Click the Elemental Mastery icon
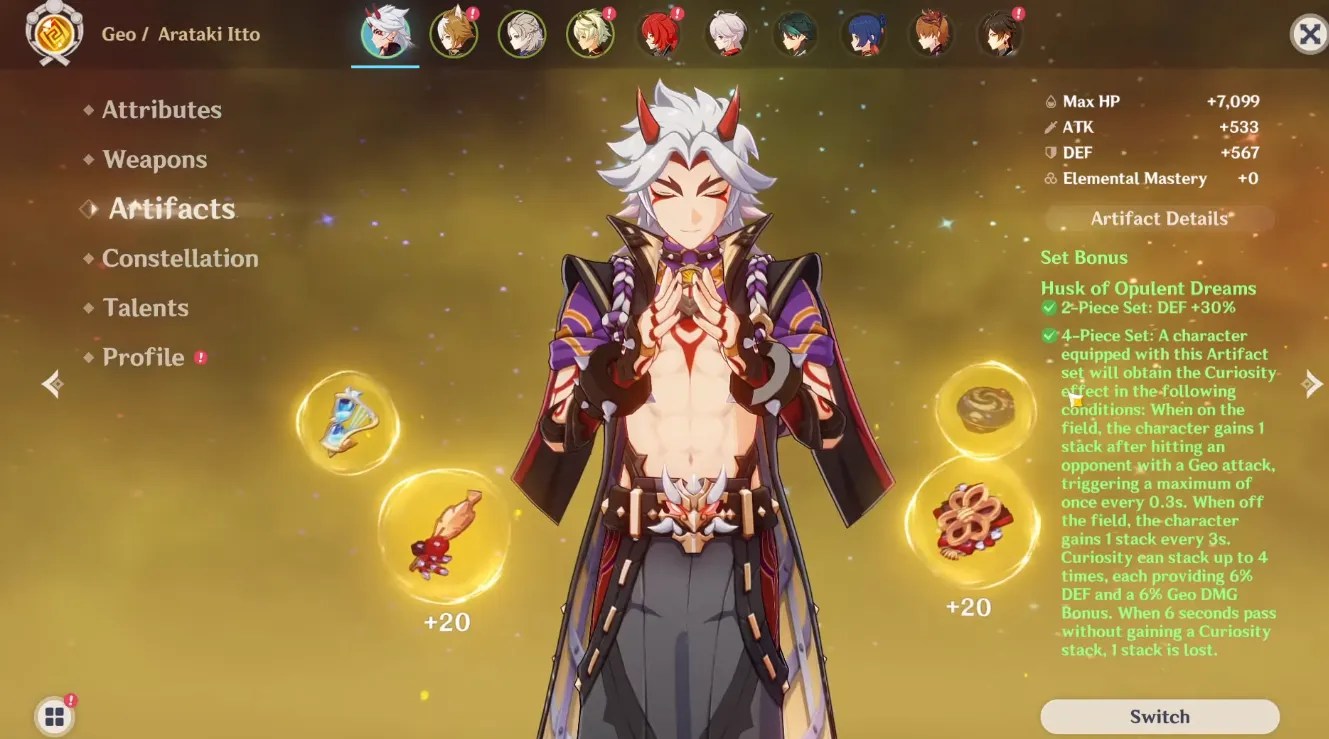This screenshot has width=1329, height=739. [x=1051, y=178]
